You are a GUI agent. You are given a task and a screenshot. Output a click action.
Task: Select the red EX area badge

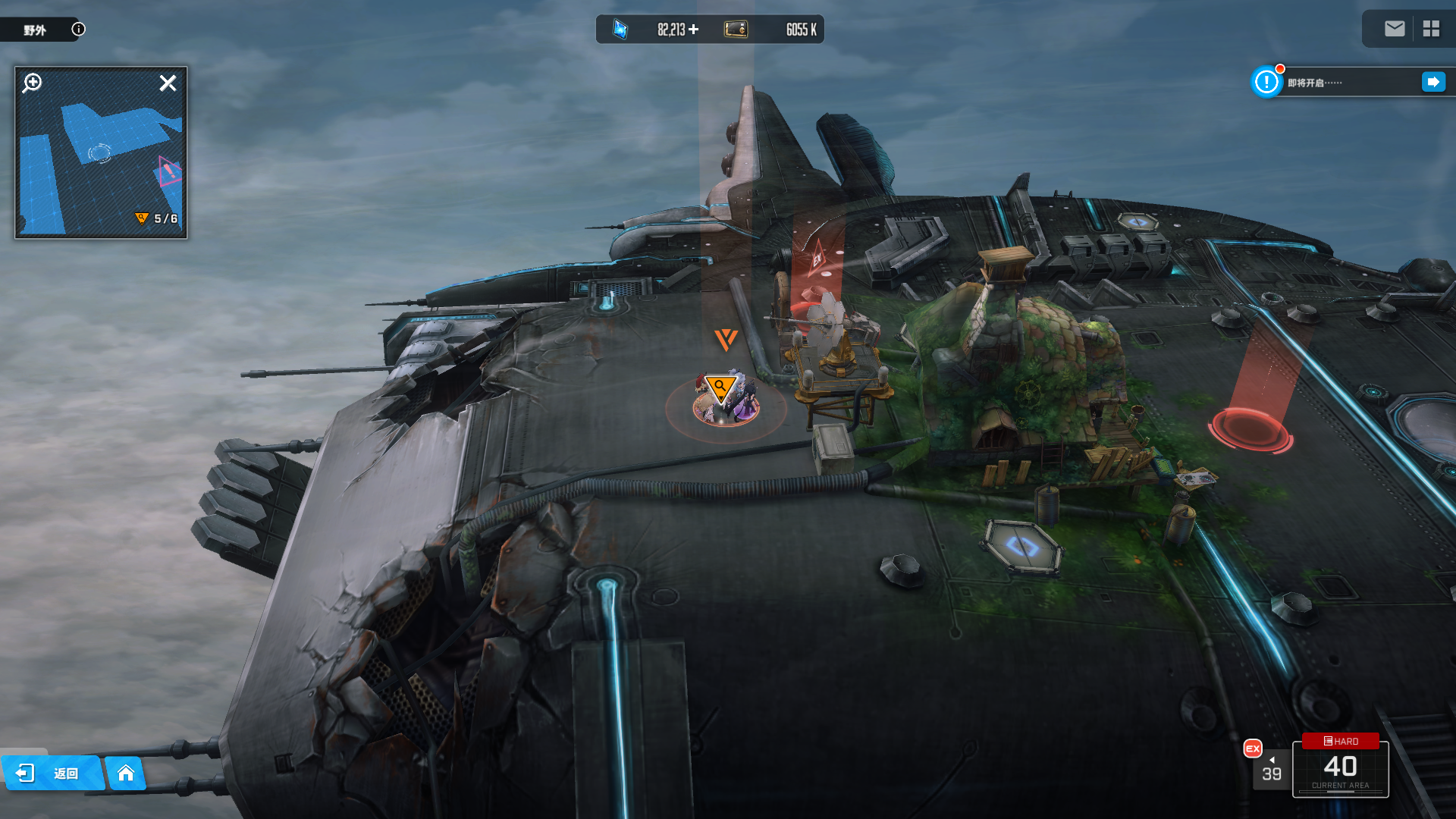[1253, 748]
